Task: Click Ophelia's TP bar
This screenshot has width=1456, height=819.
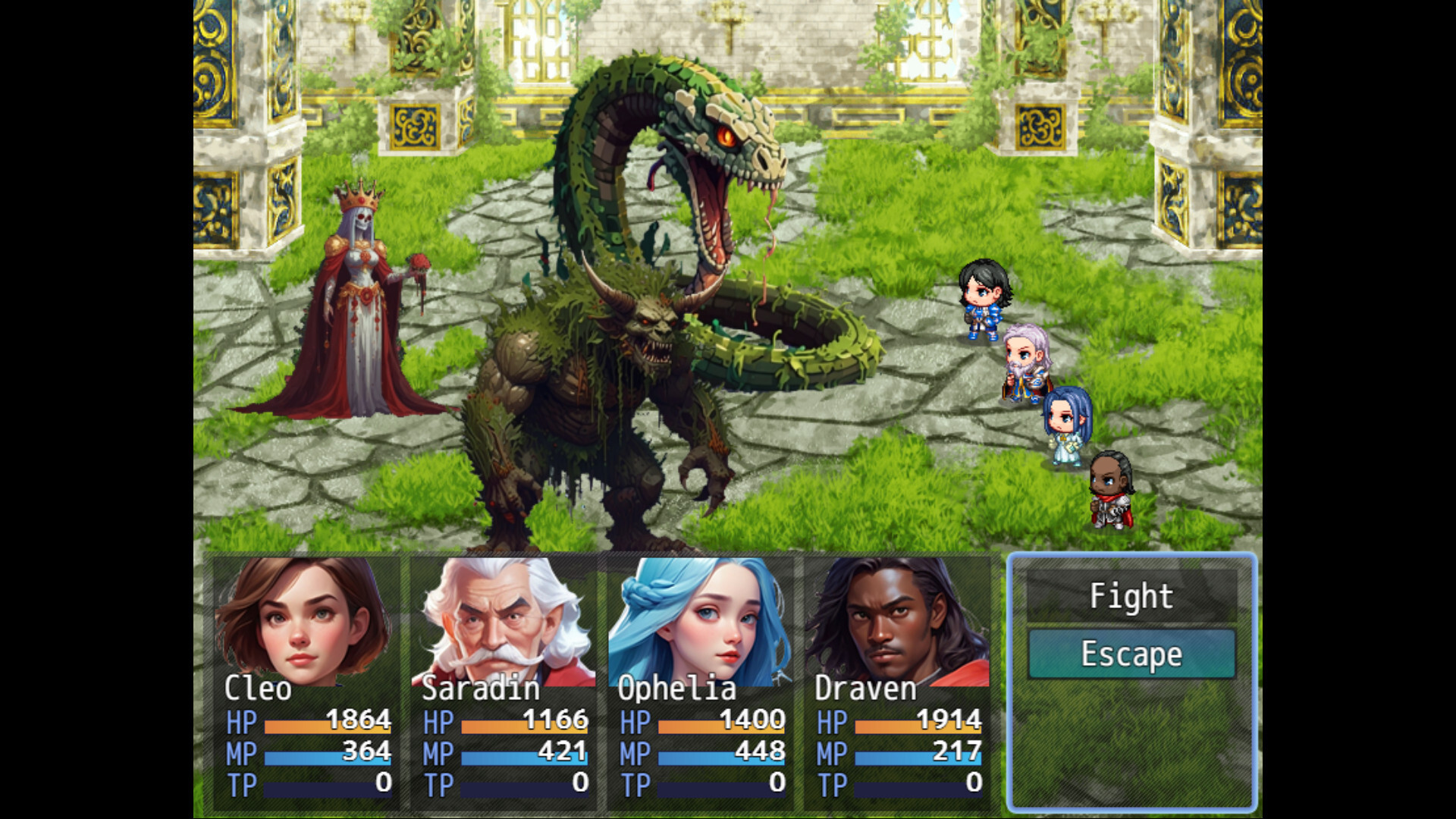Action: pos(720,785)
